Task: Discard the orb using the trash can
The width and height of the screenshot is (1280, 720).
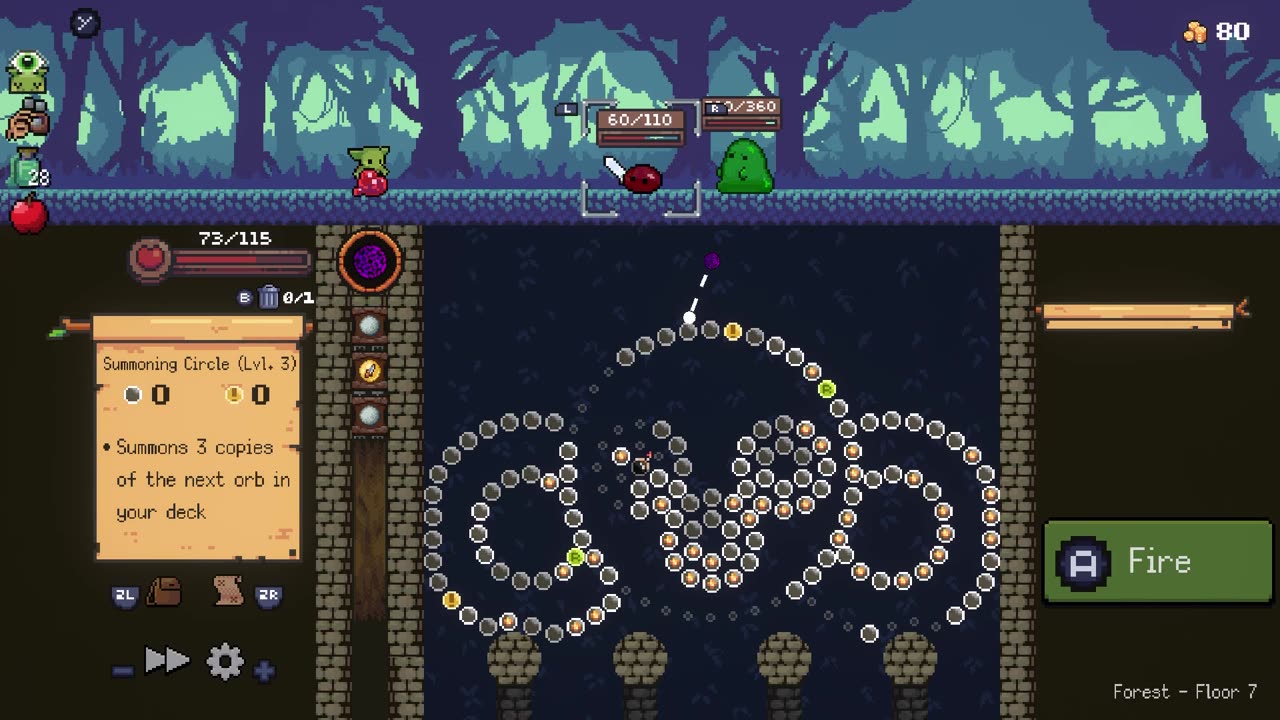Action: (269, 297)
